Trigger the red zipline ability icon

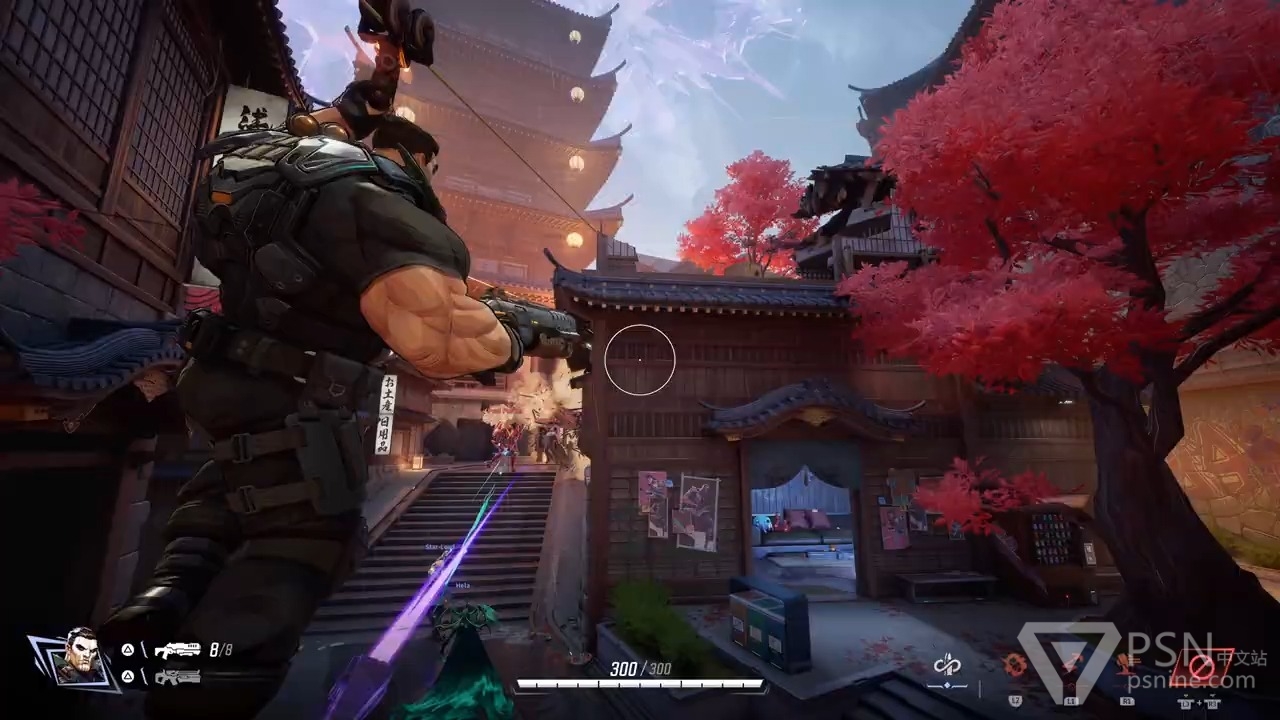coord(1073,663)
